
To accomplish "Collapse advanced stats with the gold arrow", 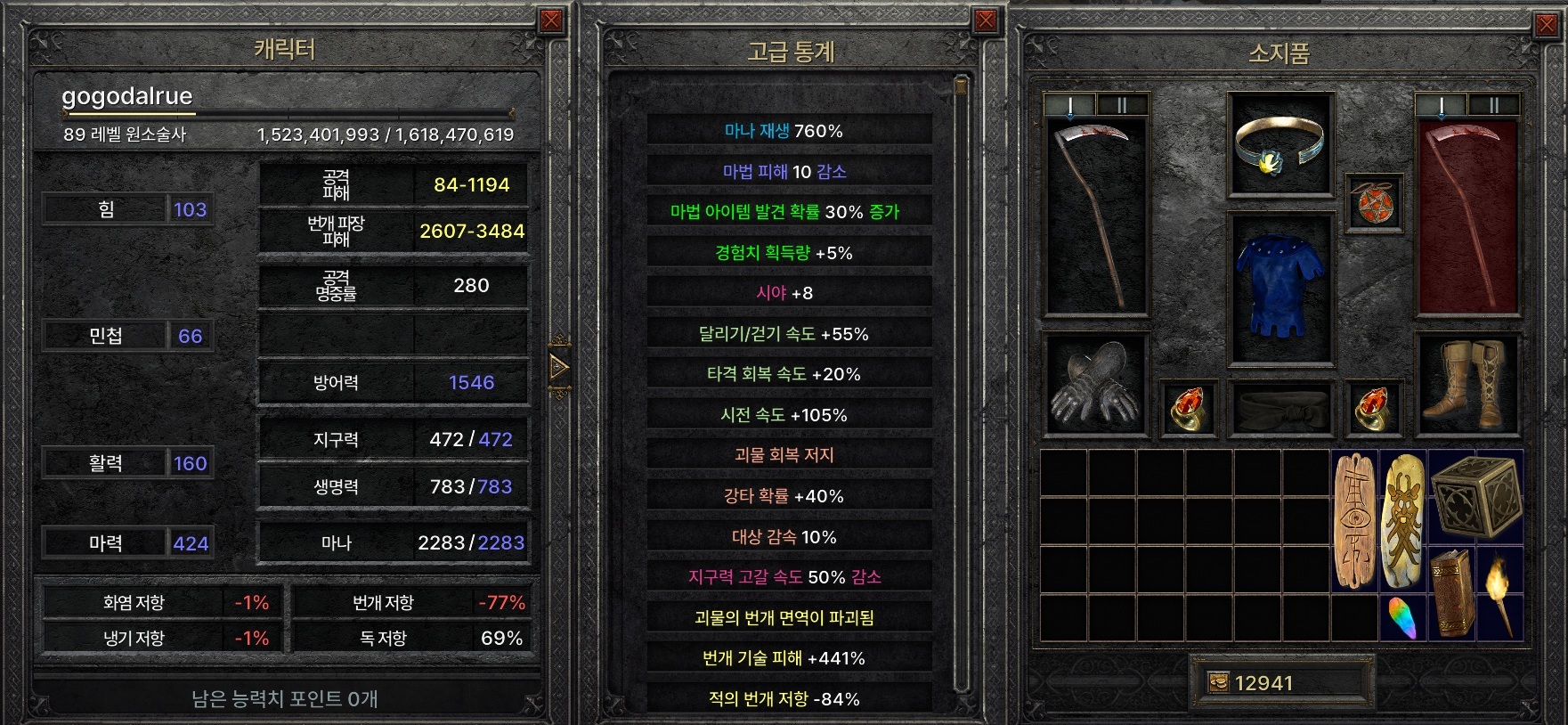I will pyautogui.click(x=559, y=366).
